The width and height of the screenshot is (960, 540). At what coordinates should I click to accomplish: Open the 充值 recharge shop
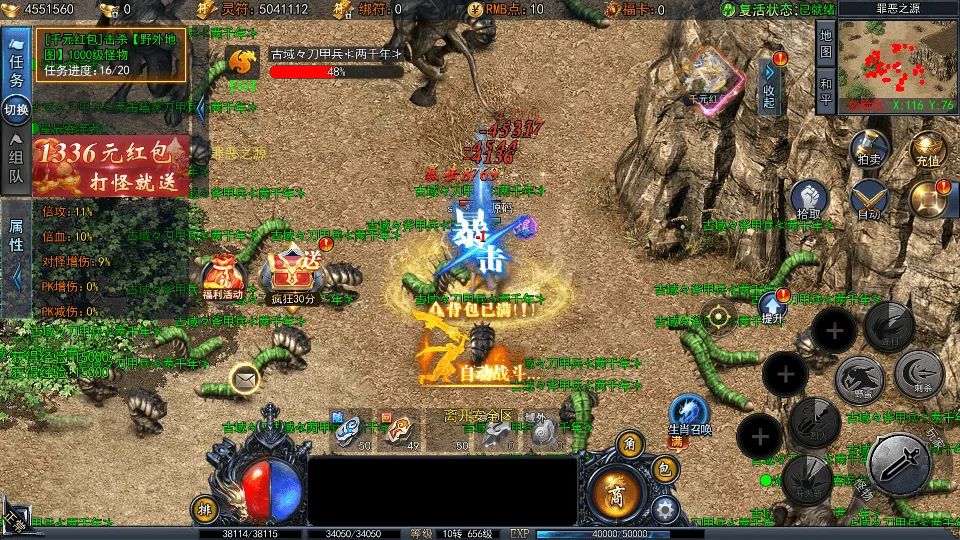(927, 146)
